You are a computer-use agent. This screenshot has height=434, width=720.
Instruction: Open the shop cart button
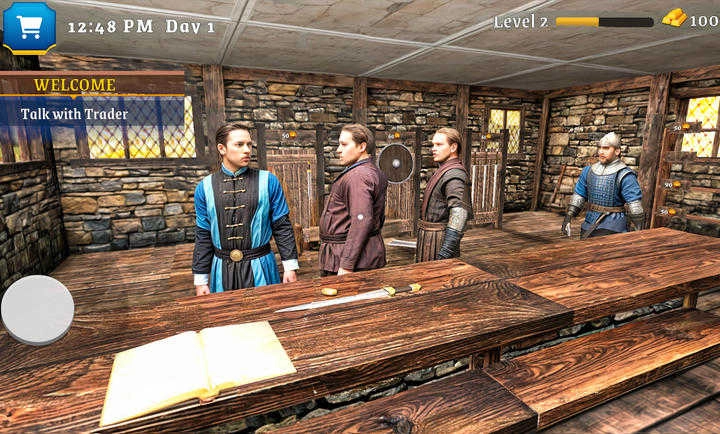[x=29, y=26]
